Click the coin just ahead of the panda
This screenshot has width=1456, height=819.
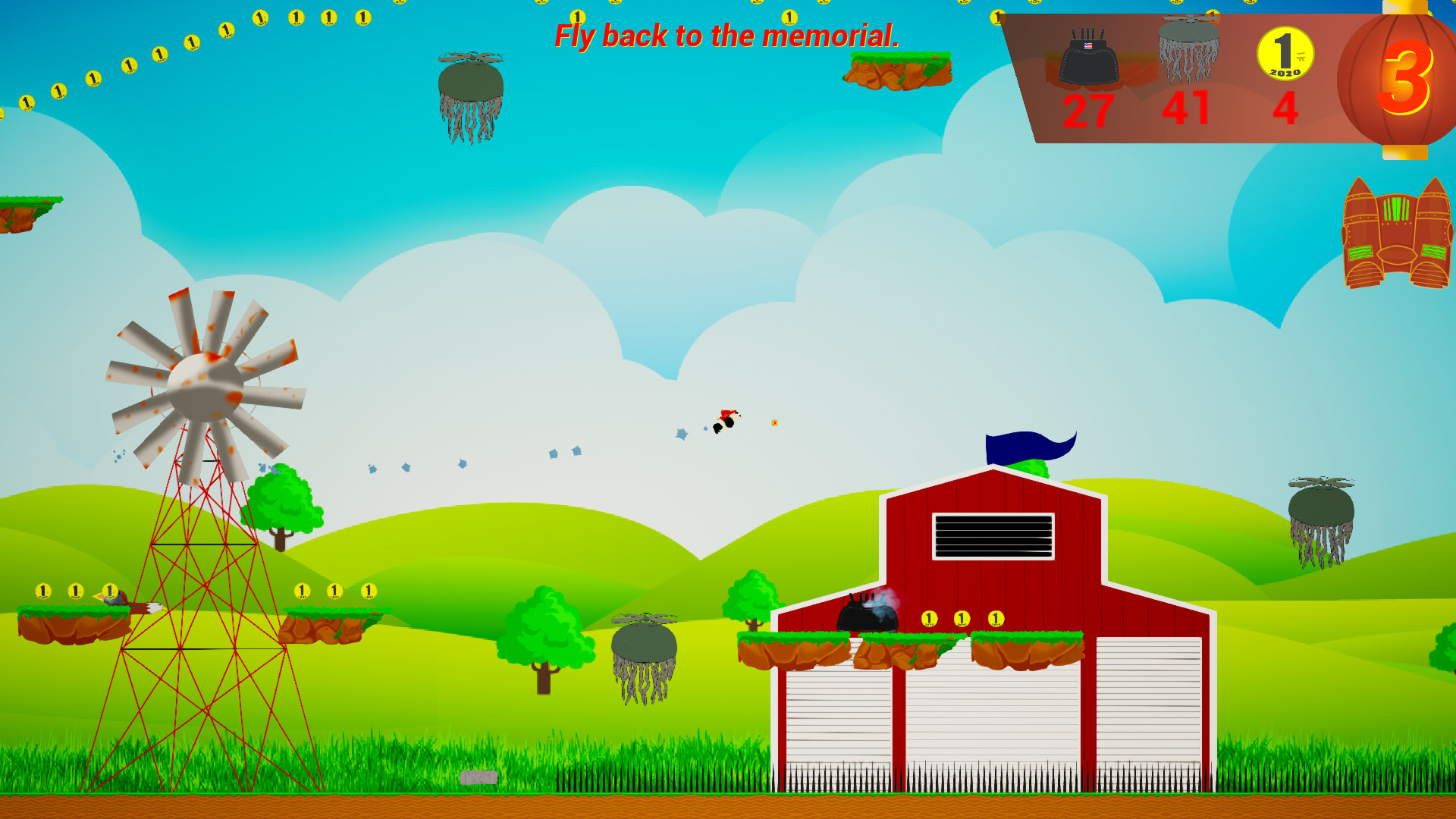pos(775,423)
